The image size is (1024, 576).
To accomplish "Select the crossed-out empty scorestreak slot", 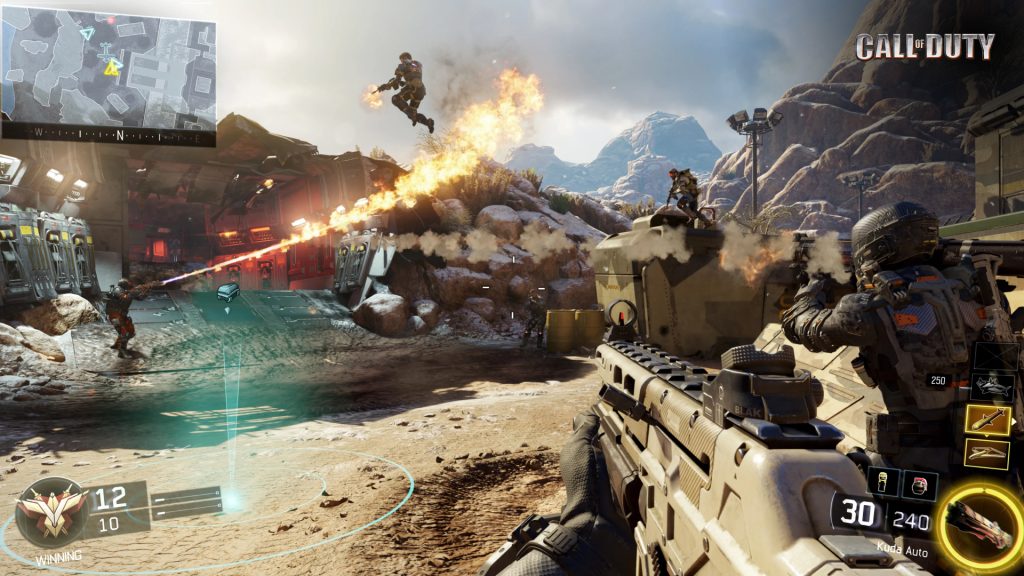I will pos(994,356).
